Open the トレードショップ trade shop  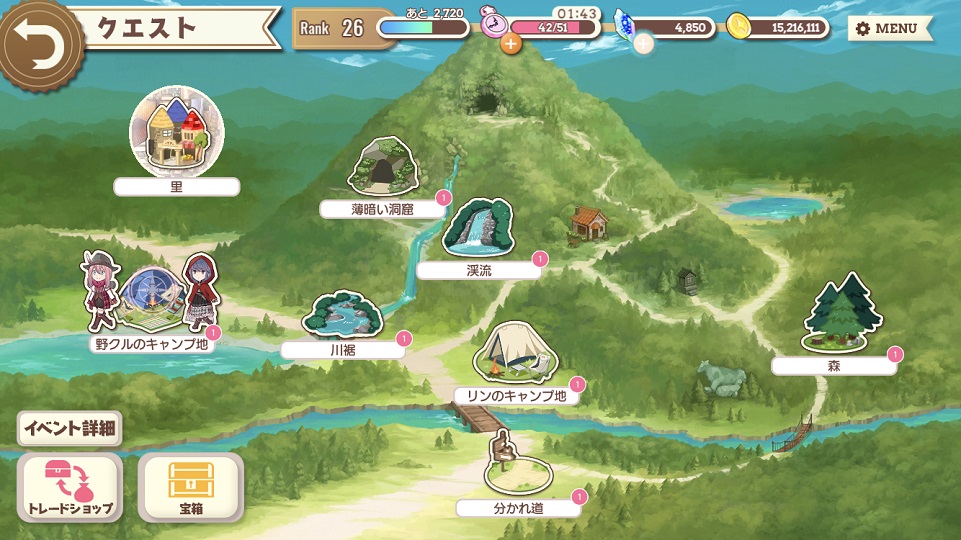[x=70, y=487]
